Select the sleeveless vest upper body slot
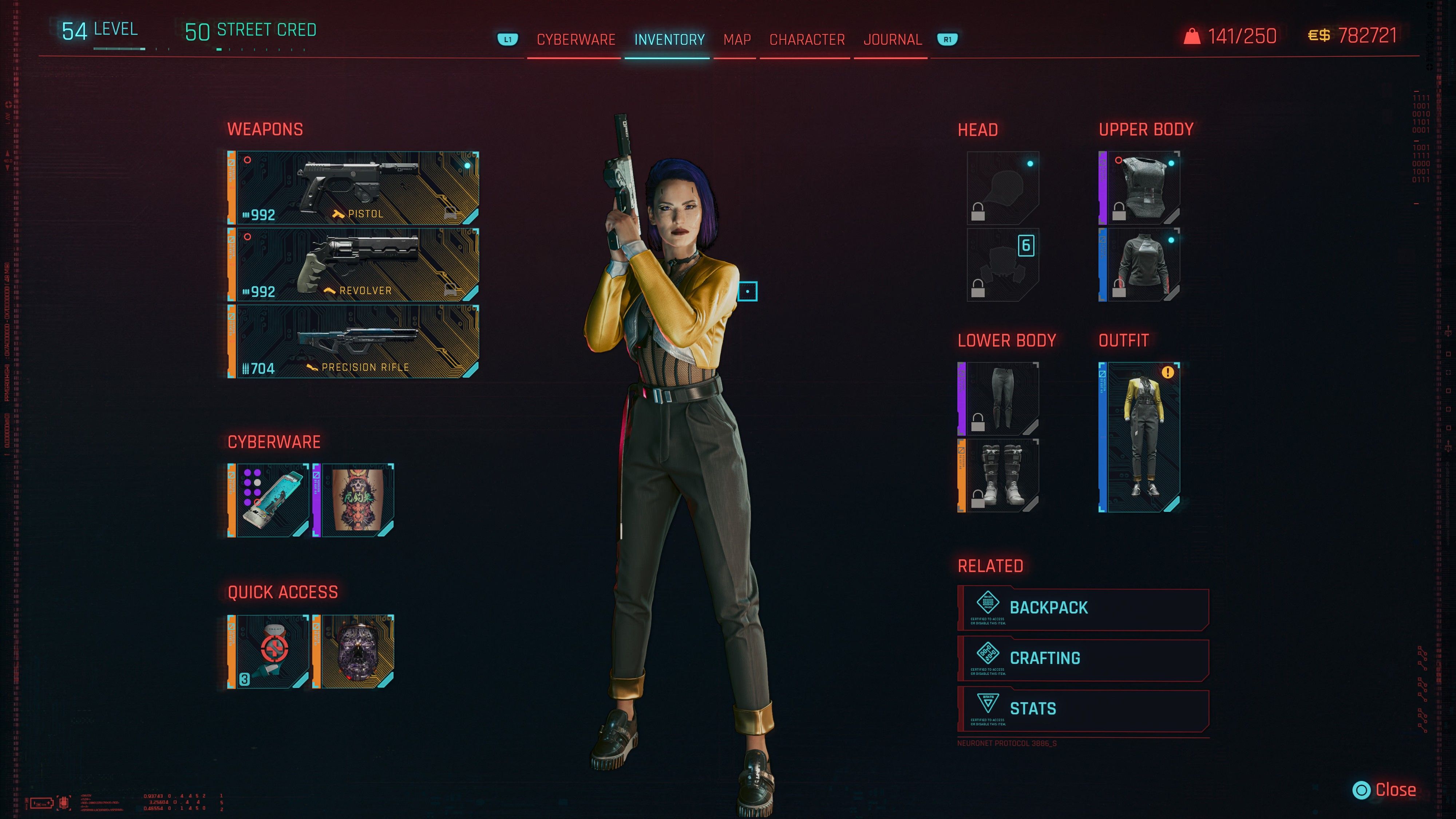The width and height of the screenshot is (1456, 819). point(1140,188)
